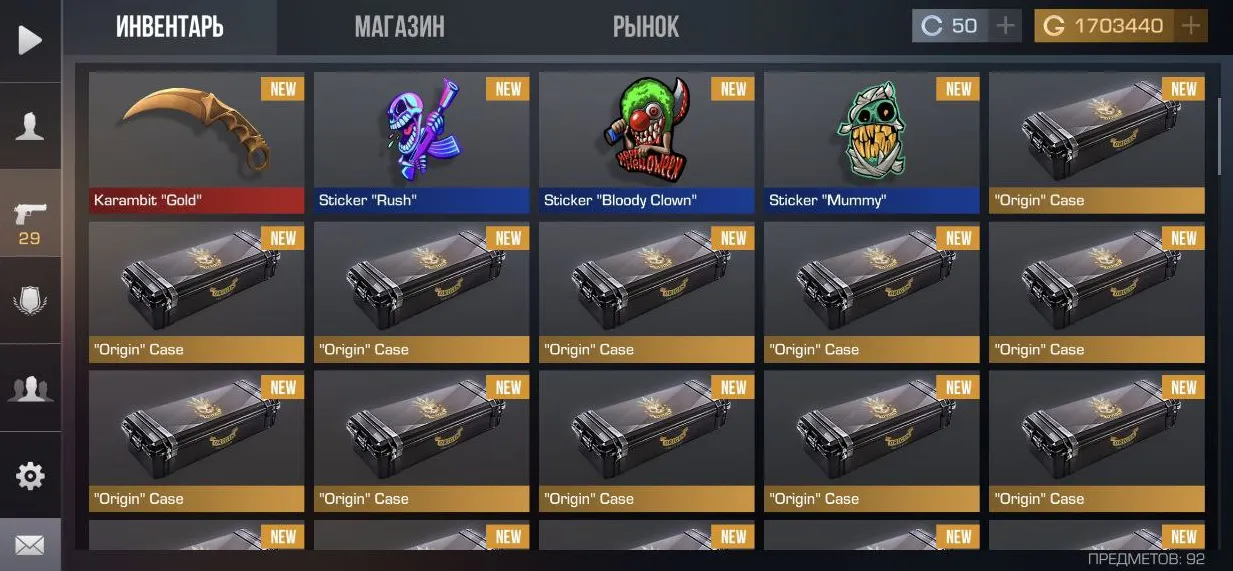Screen dimensions: 1233x571
Task: Show the friends group sidebar icon
Action: 30,388
